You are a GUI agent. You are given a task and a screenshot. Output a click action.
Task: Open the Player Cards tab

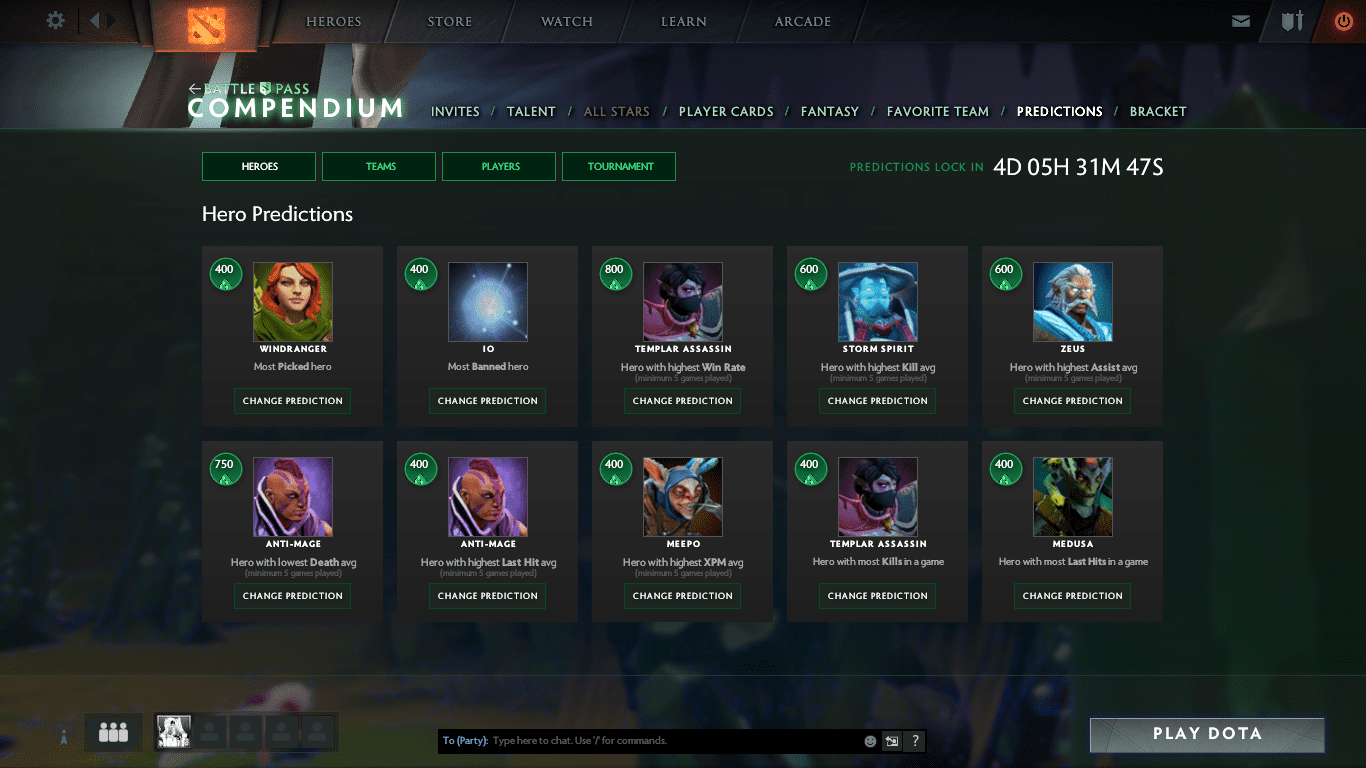tap(726, 112)
